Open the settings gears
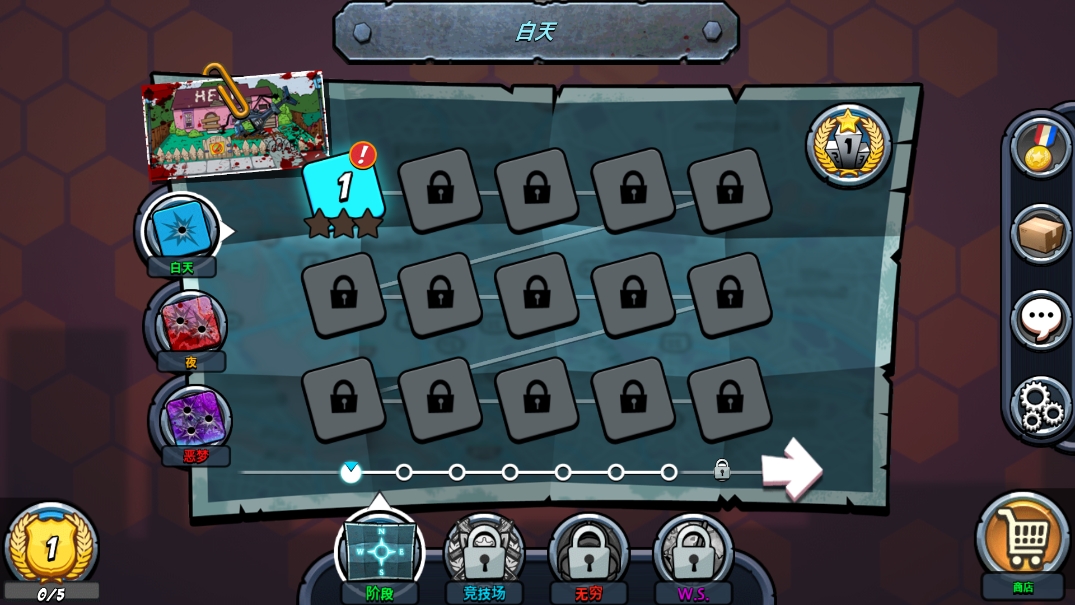 click(1041, 407)
